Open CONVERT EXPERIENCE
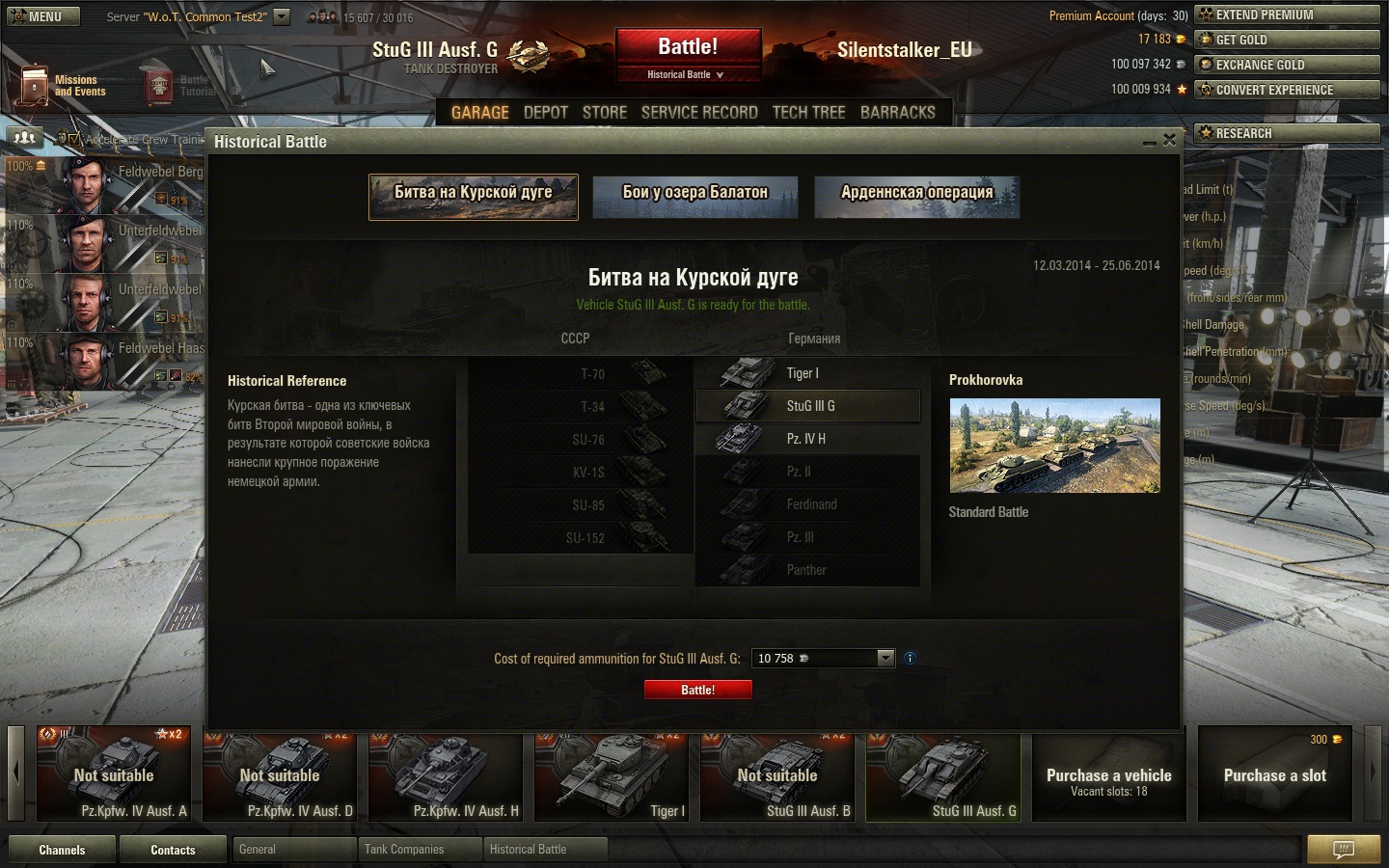 (1287, 90)
